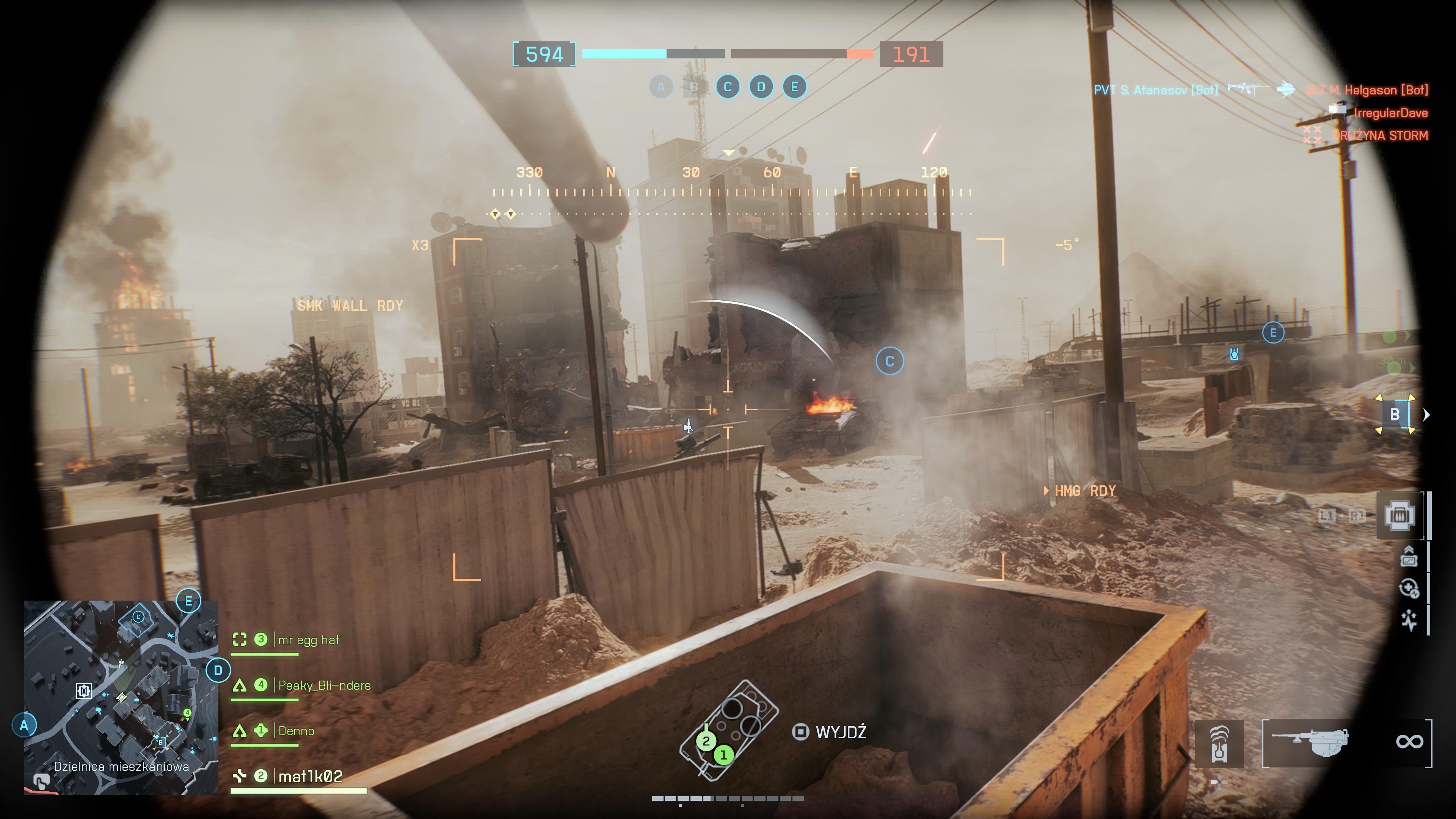
Task: Click the heartbeat with upward arrows icon
Action: (x=1409, y=620)
